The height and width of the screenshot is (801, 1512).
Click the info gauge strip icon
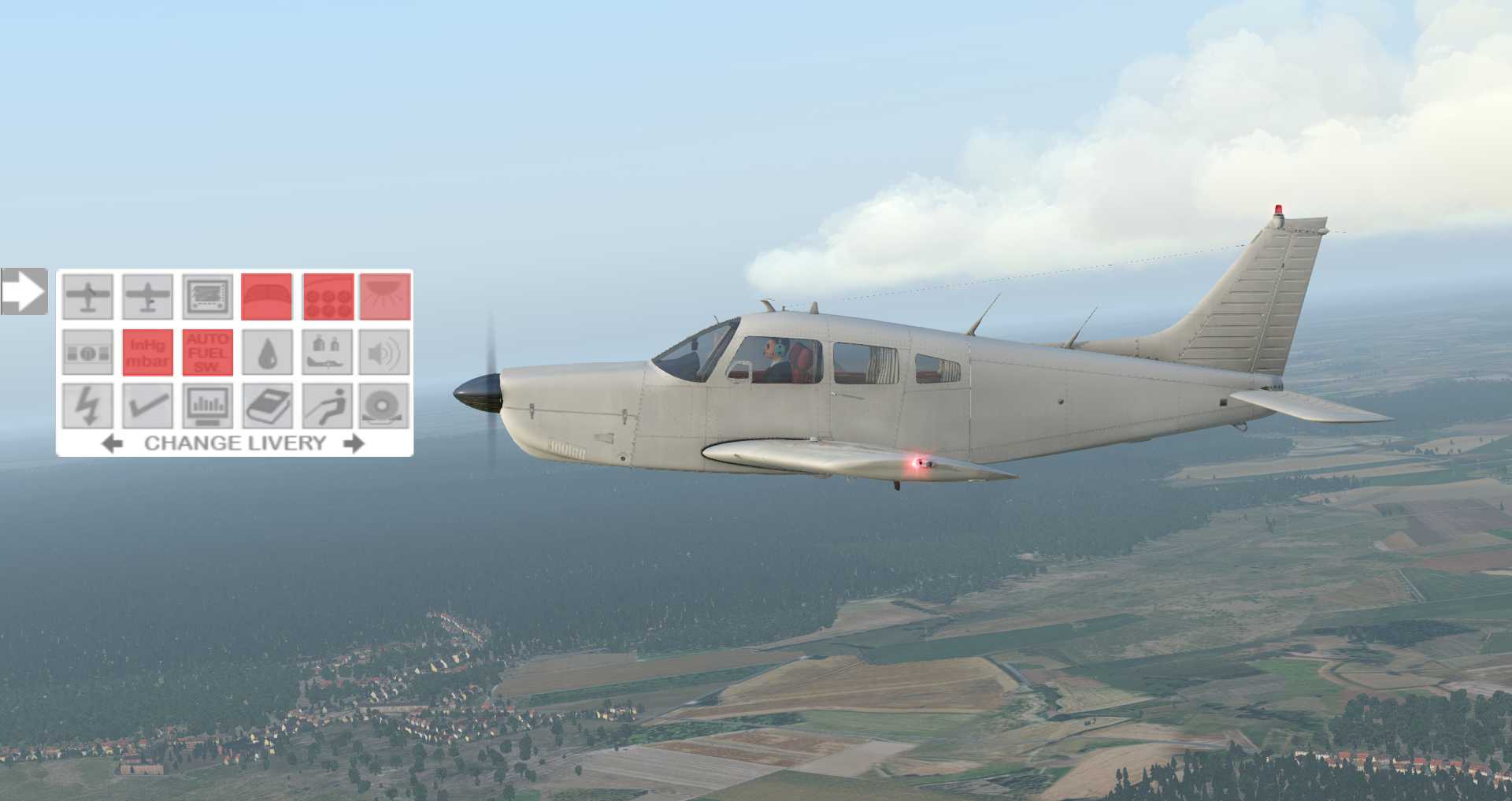coord(87,352)
